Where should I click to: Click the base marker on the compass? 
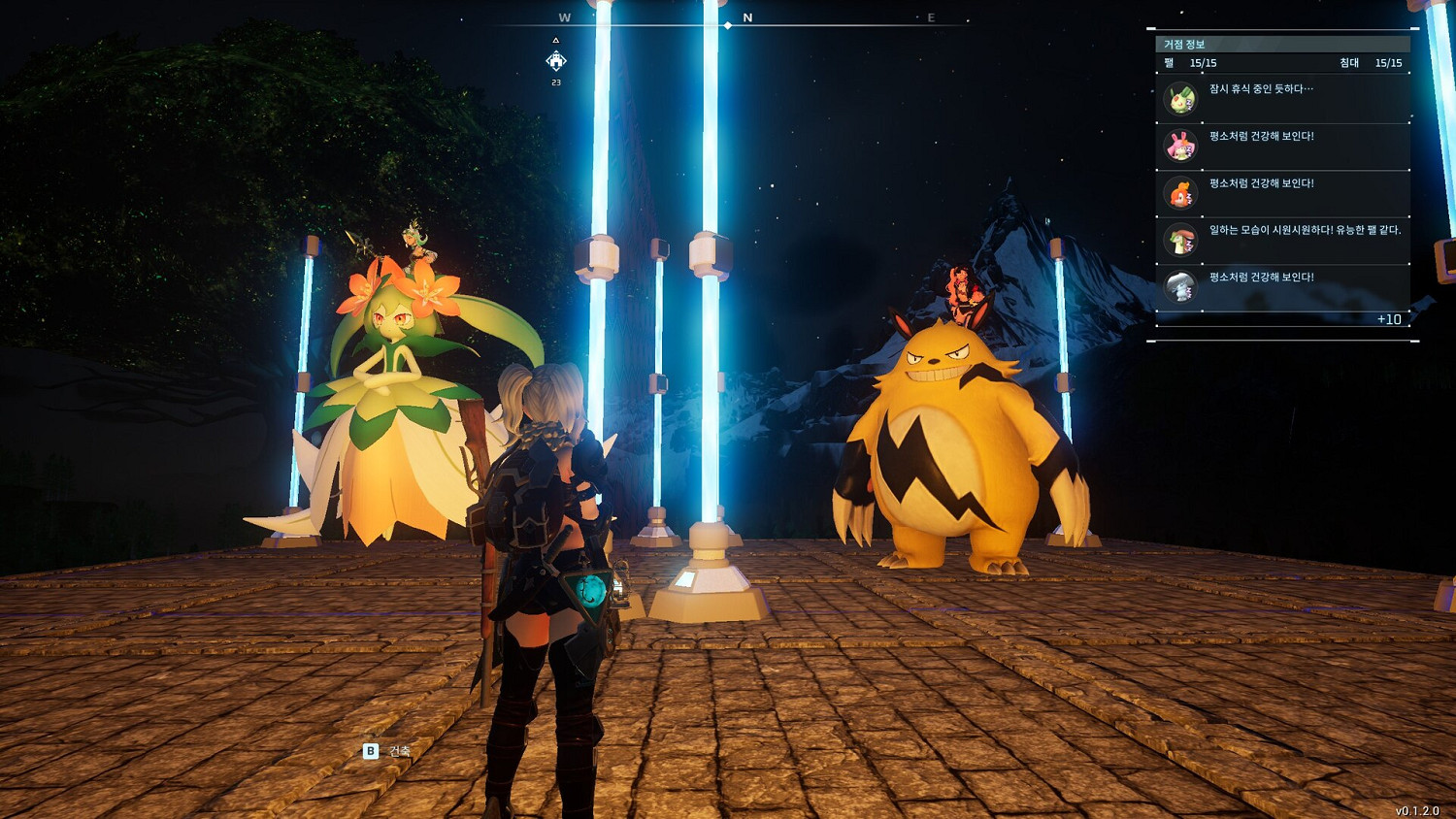point(556,62)
